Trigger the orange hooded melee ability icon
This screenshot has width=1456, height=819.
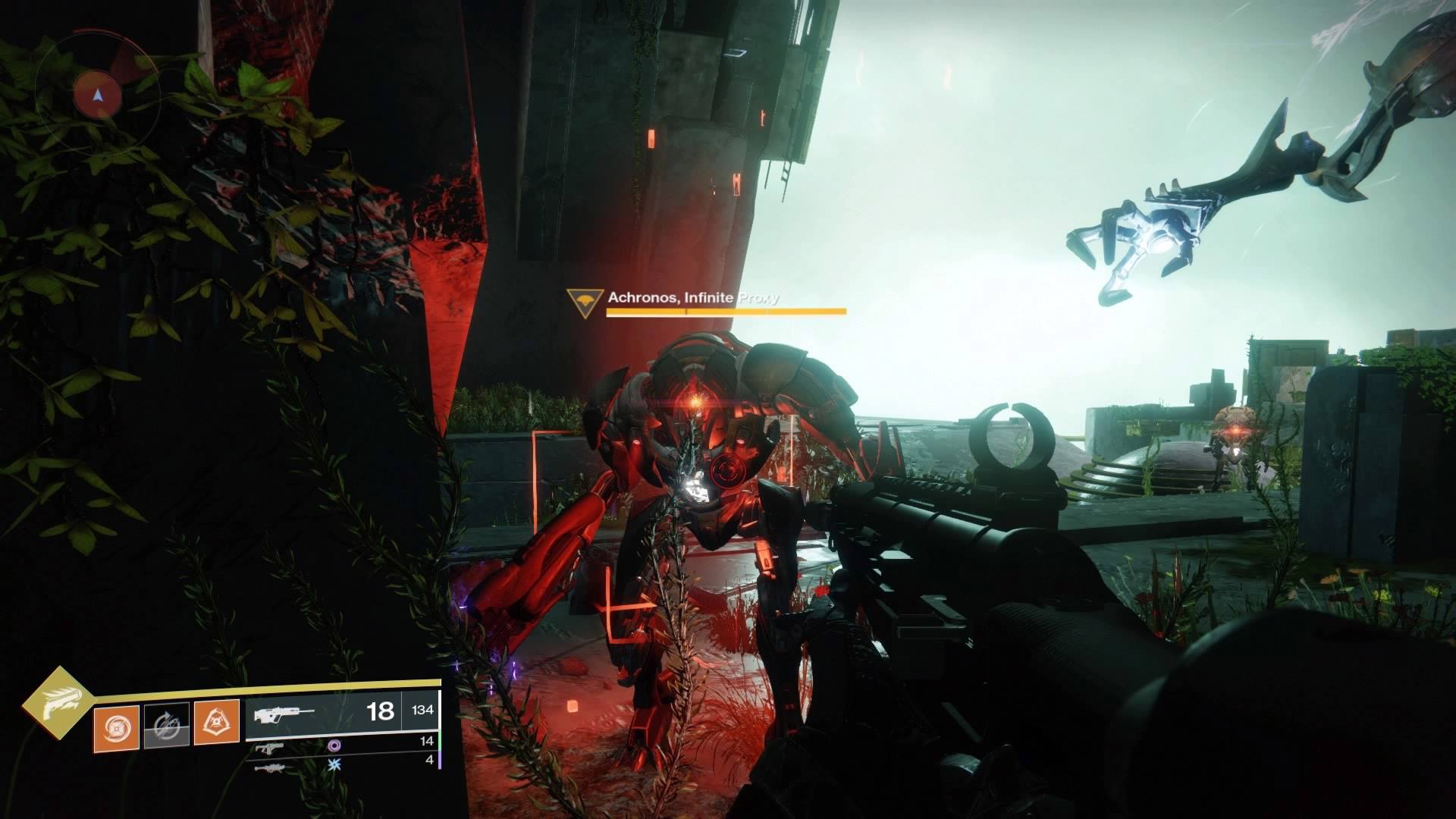click(x=216, y=722)
